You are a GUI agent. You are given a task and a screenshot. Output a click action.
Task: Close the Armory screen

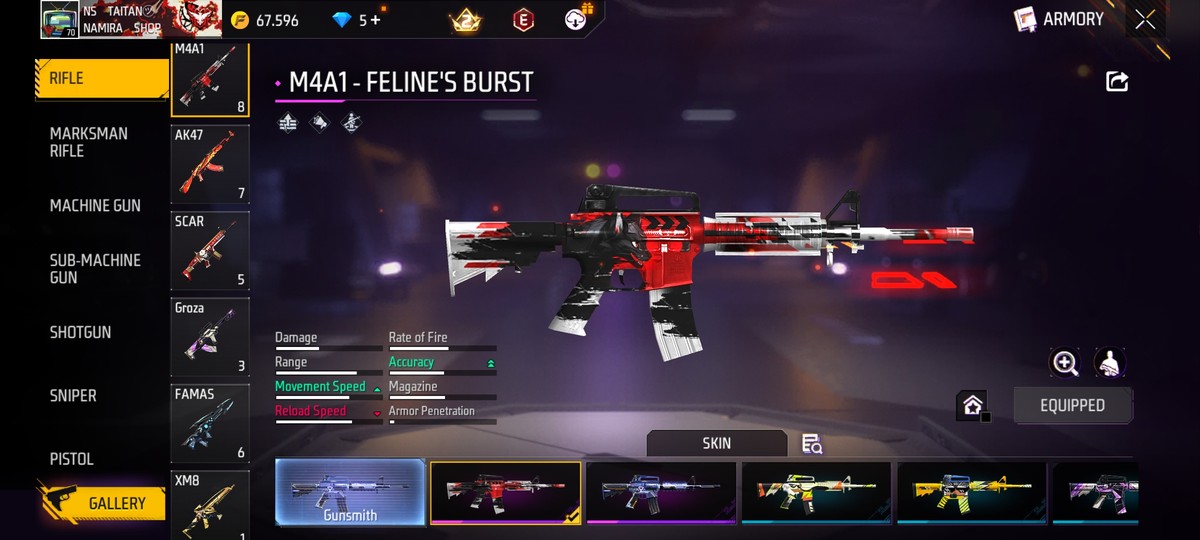1145,20
